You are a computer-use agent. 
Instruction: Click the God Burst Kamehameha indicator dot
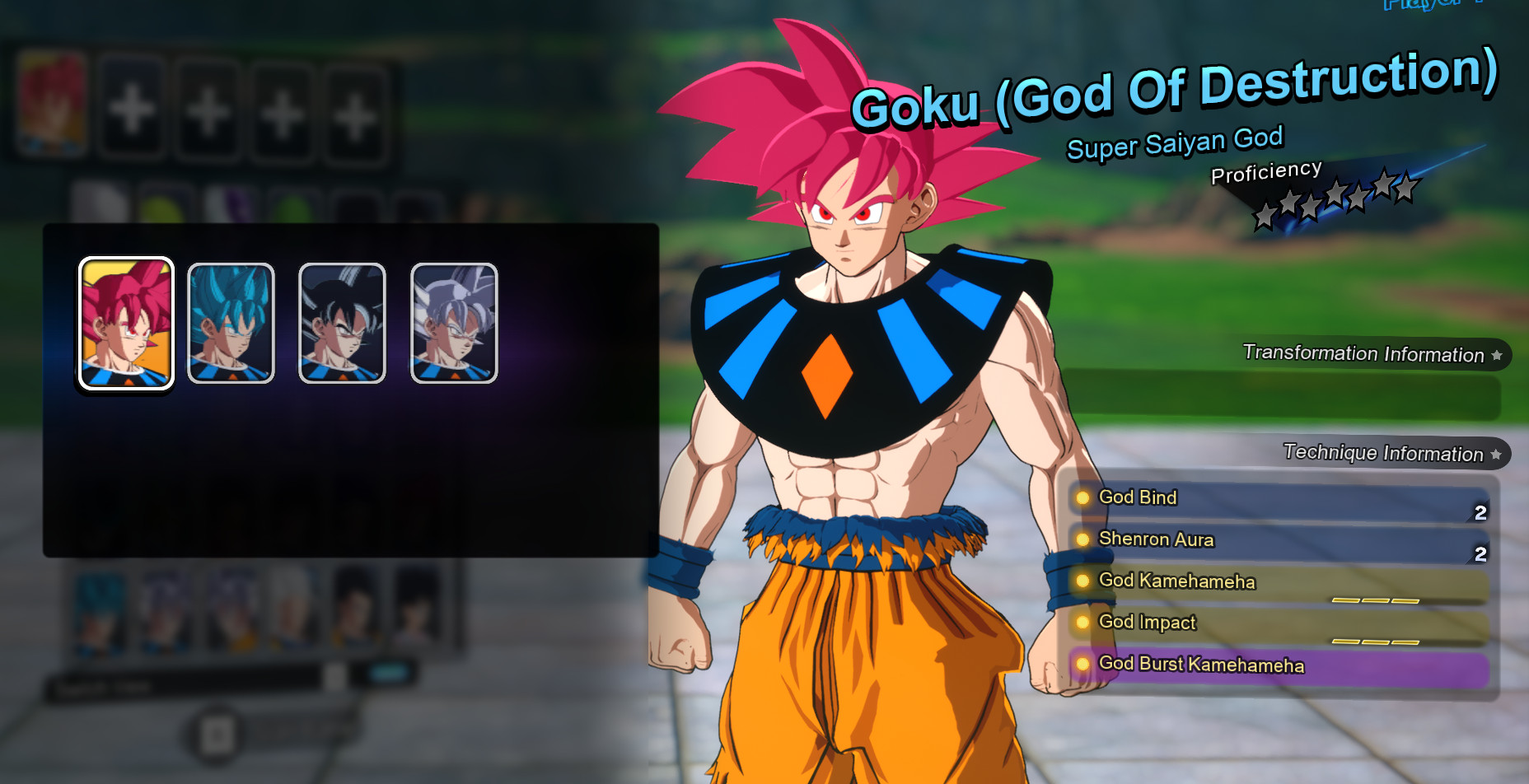(1083, 664)
